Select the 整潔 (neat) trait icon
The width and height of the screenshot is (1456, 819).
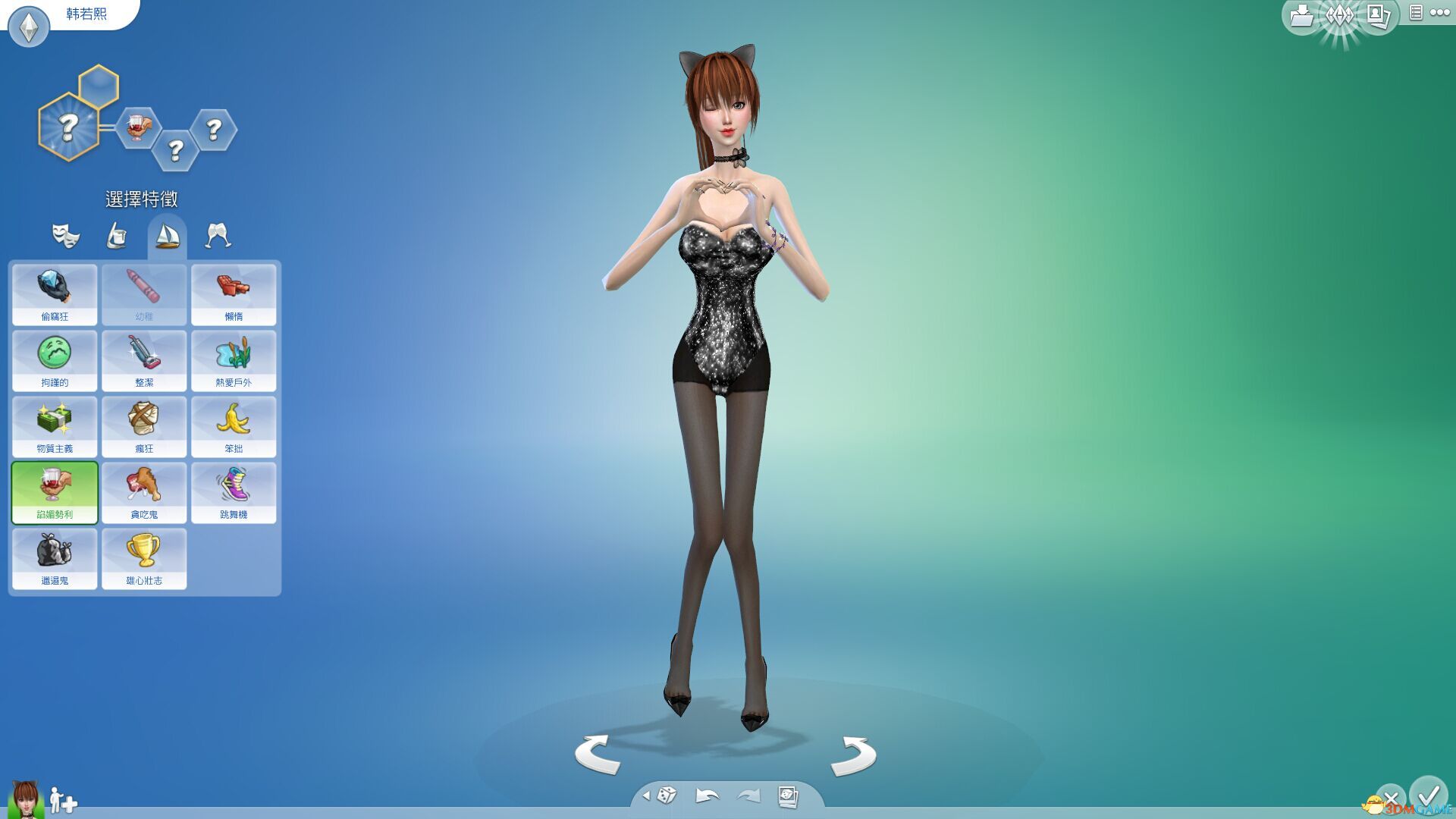[x=144, y=360]
